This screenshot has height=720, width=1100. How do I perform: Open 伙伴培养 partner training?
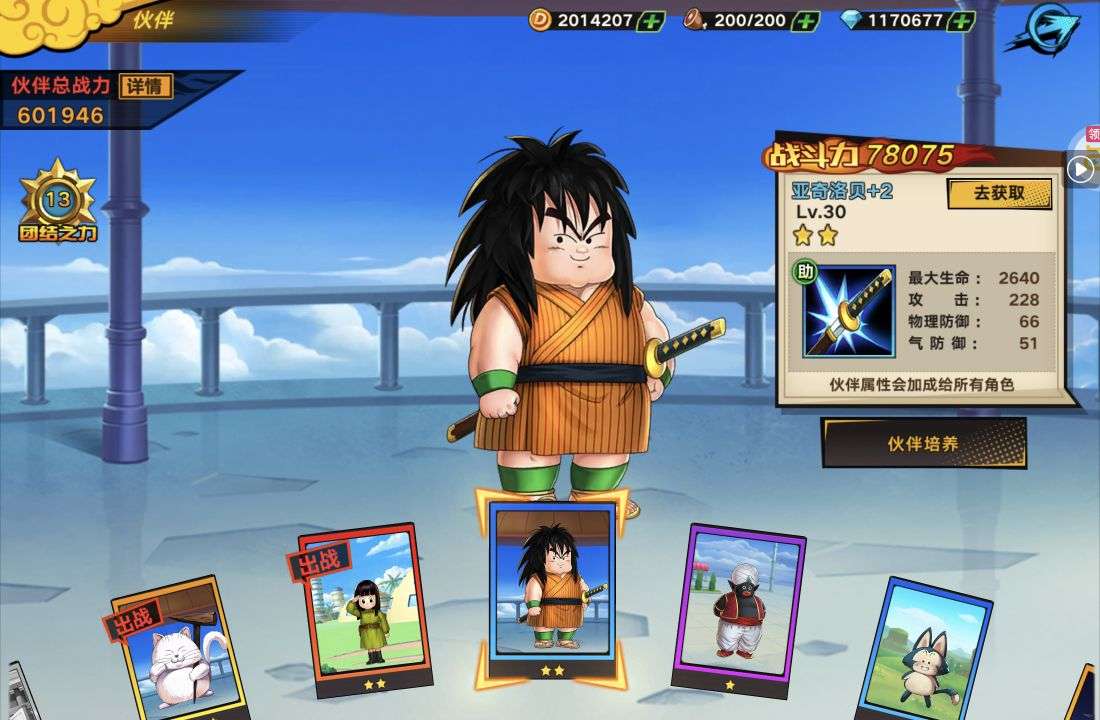coord(924,443)
